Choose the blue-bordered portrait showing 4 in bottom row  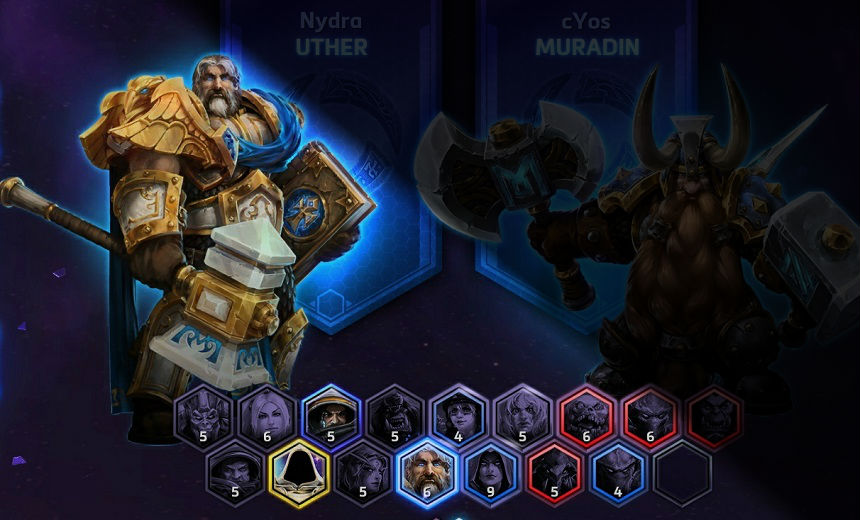click(x=619, y=468)
